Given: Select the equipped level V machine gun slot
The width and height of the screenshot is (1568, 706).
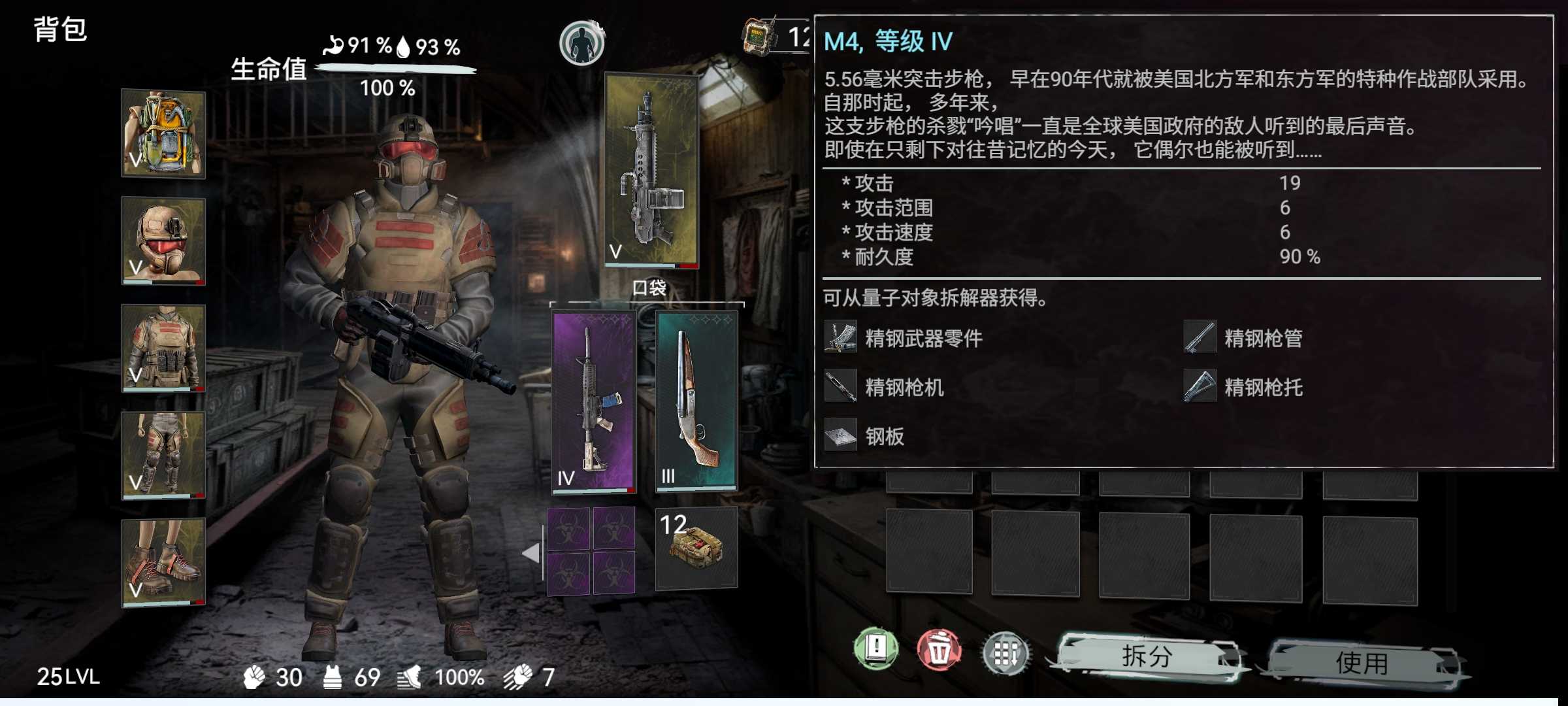Looking at the screenshot, I should (x=651, y=170).
